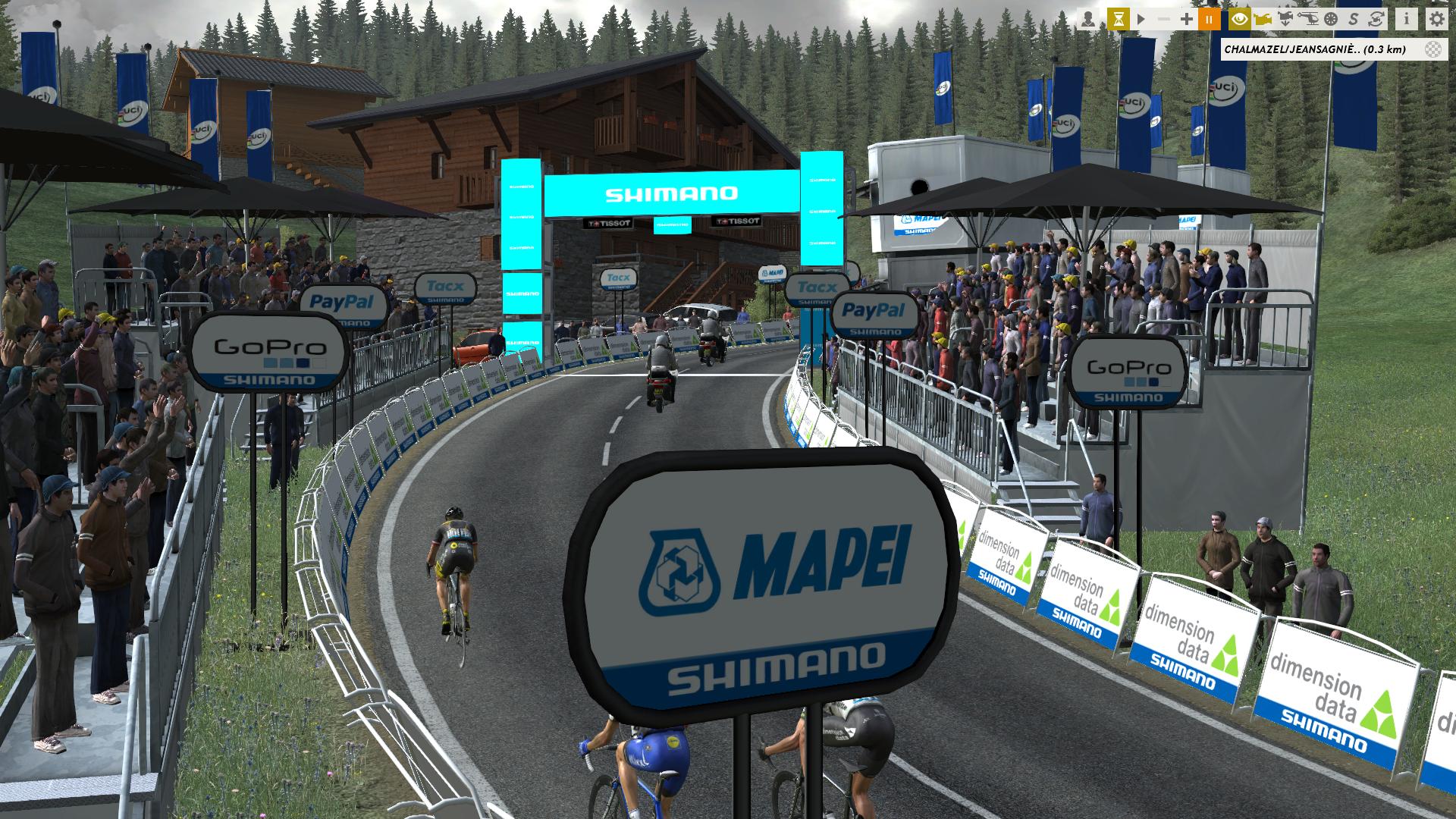1456x819 pixels.
Task: Toggle the rotating camera cycle icon
Action: click(1376, 19)
